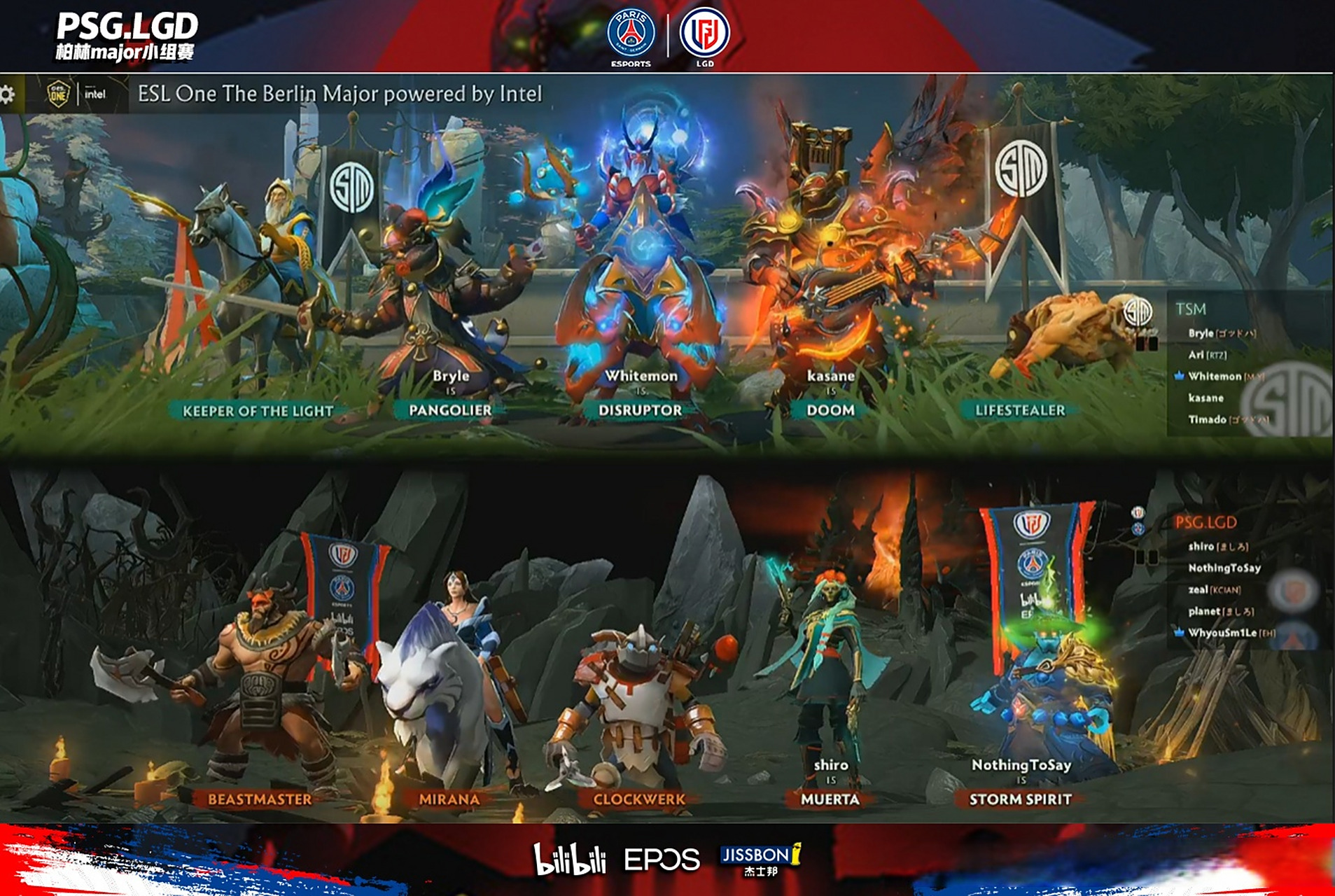Select Timado in the TSM roster
The height and width of the screenshot is (896, 1335).
(x=1207, y=419)
